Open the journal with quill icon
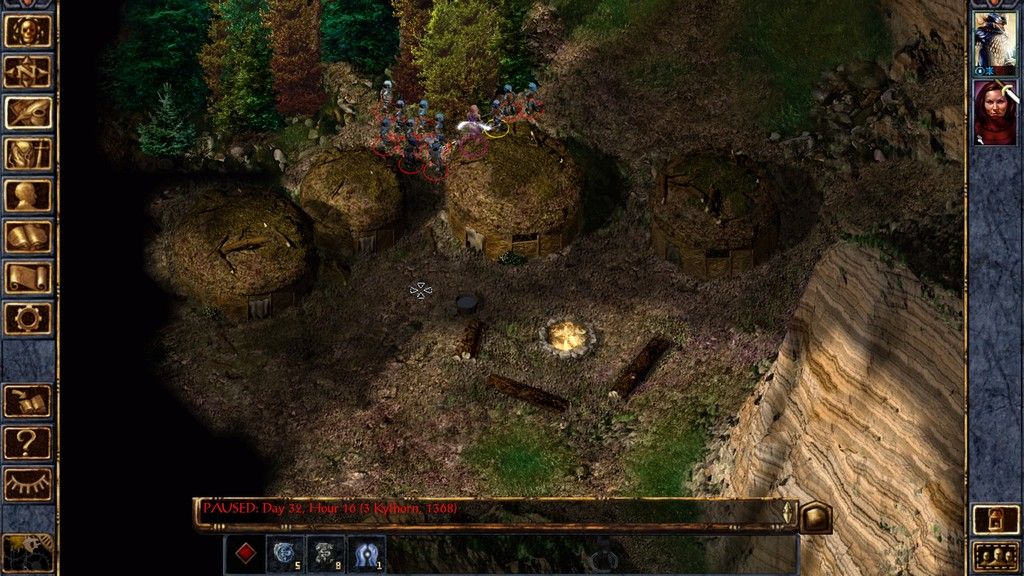 (x=28, y=113)
